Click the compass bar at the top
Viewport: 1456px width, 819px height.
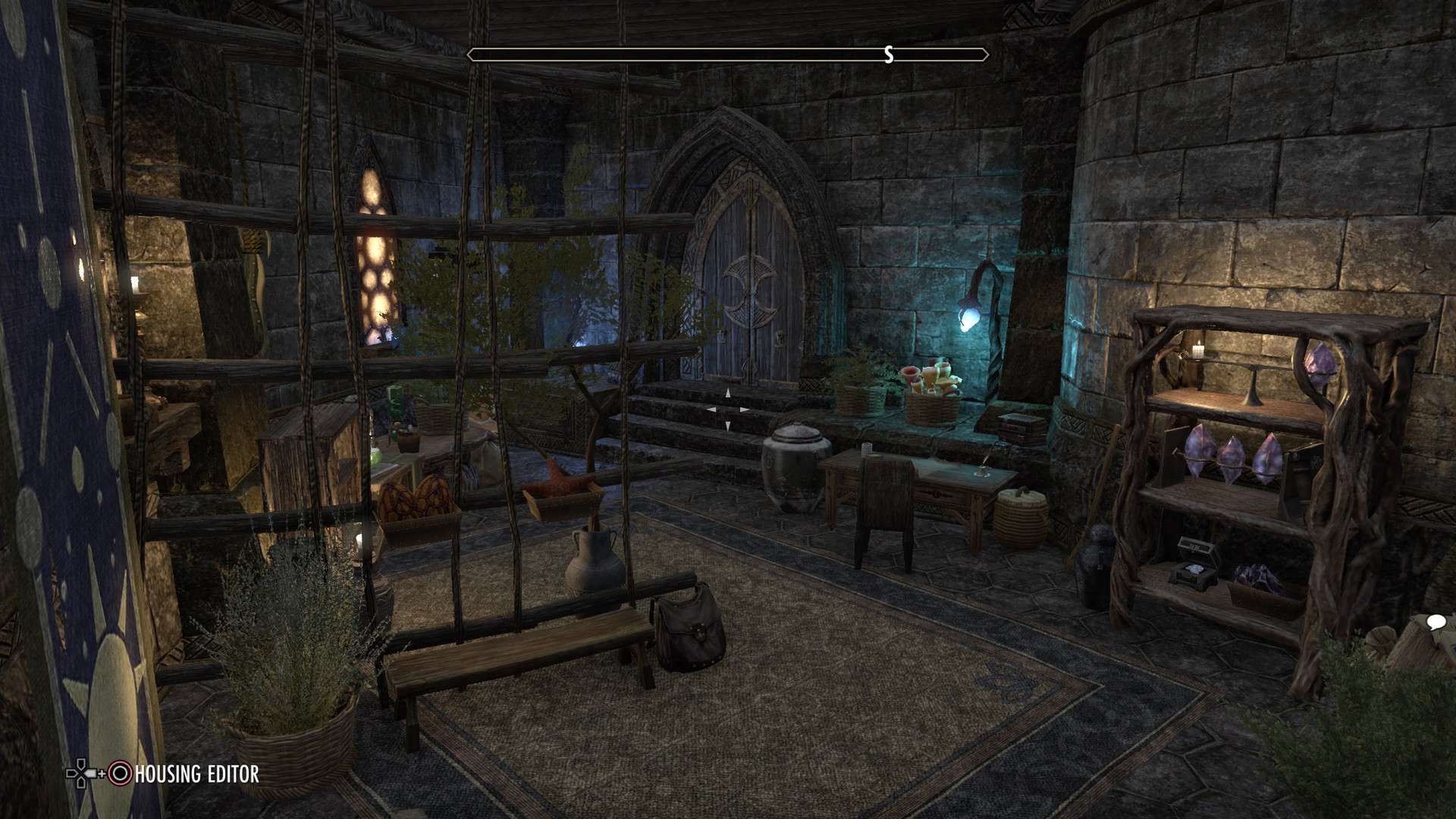(728, 54)
